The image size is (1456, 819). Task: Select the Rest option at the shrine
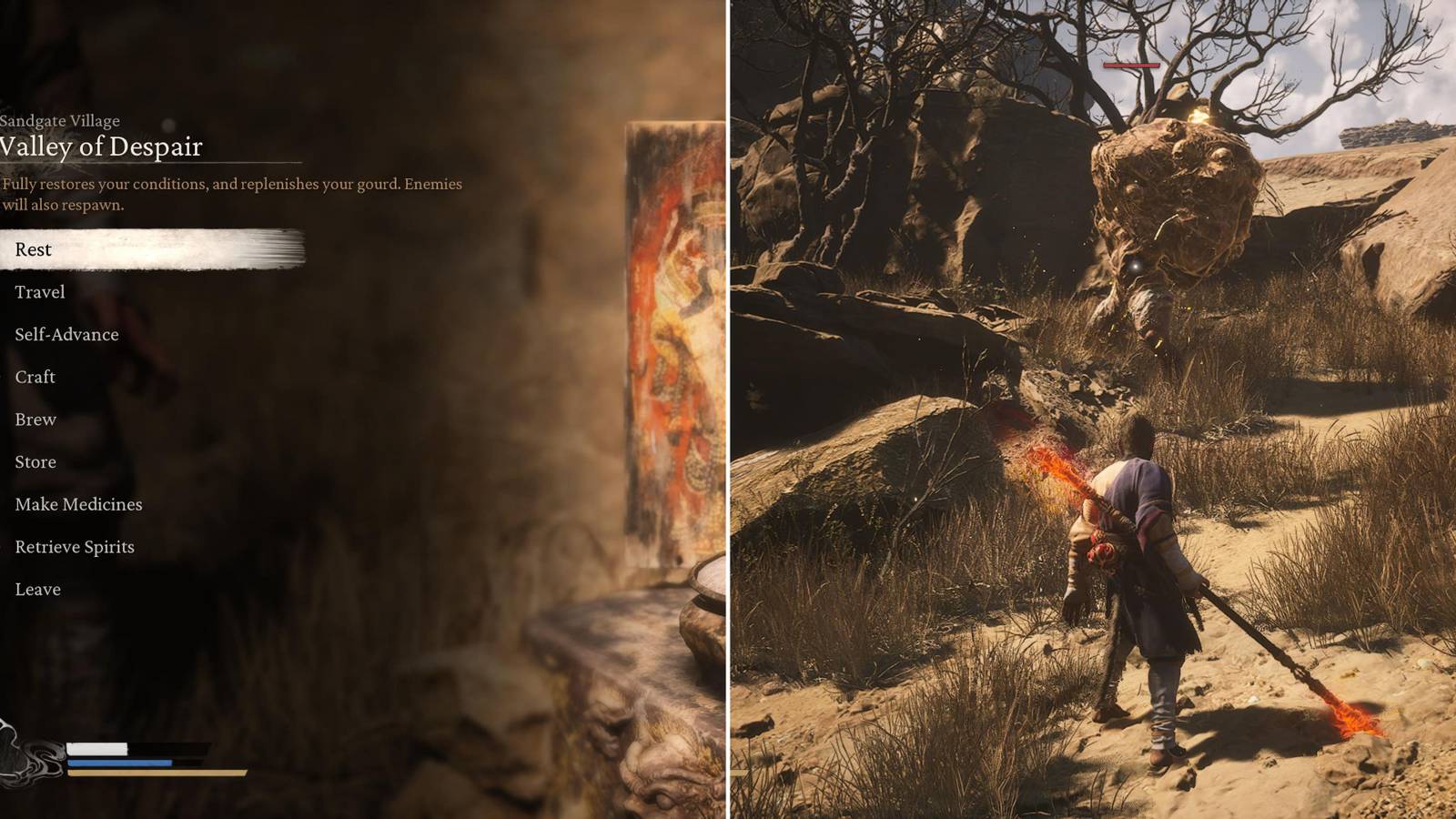pyautogui.click(x=34, y=249)
